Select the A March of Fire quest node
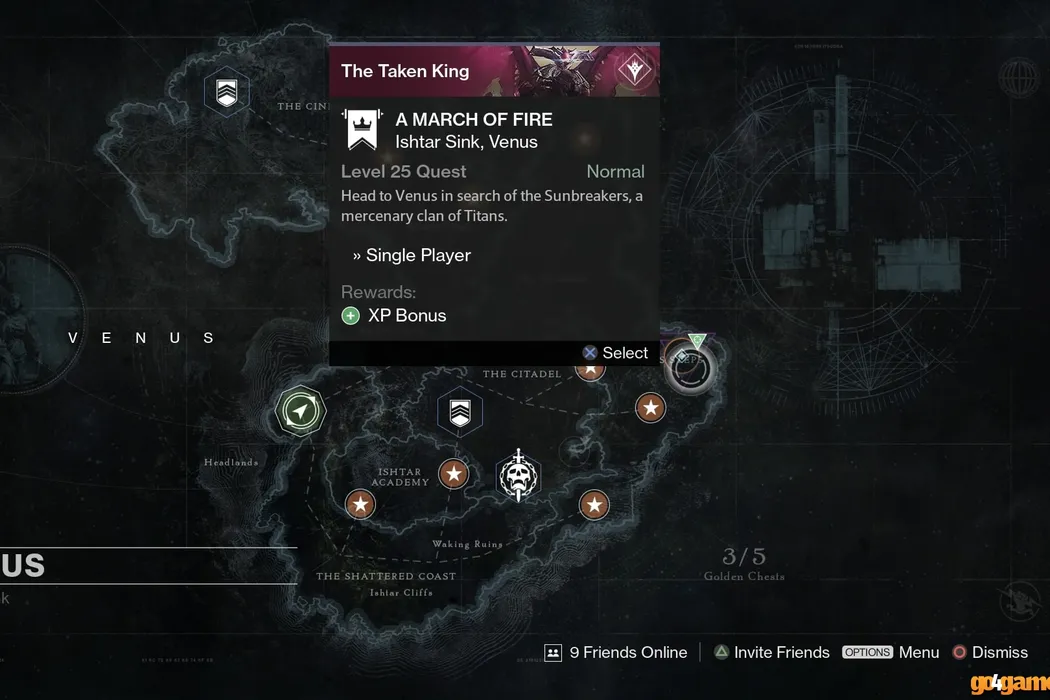This screenshot has width=1050, height=700. 689,369
